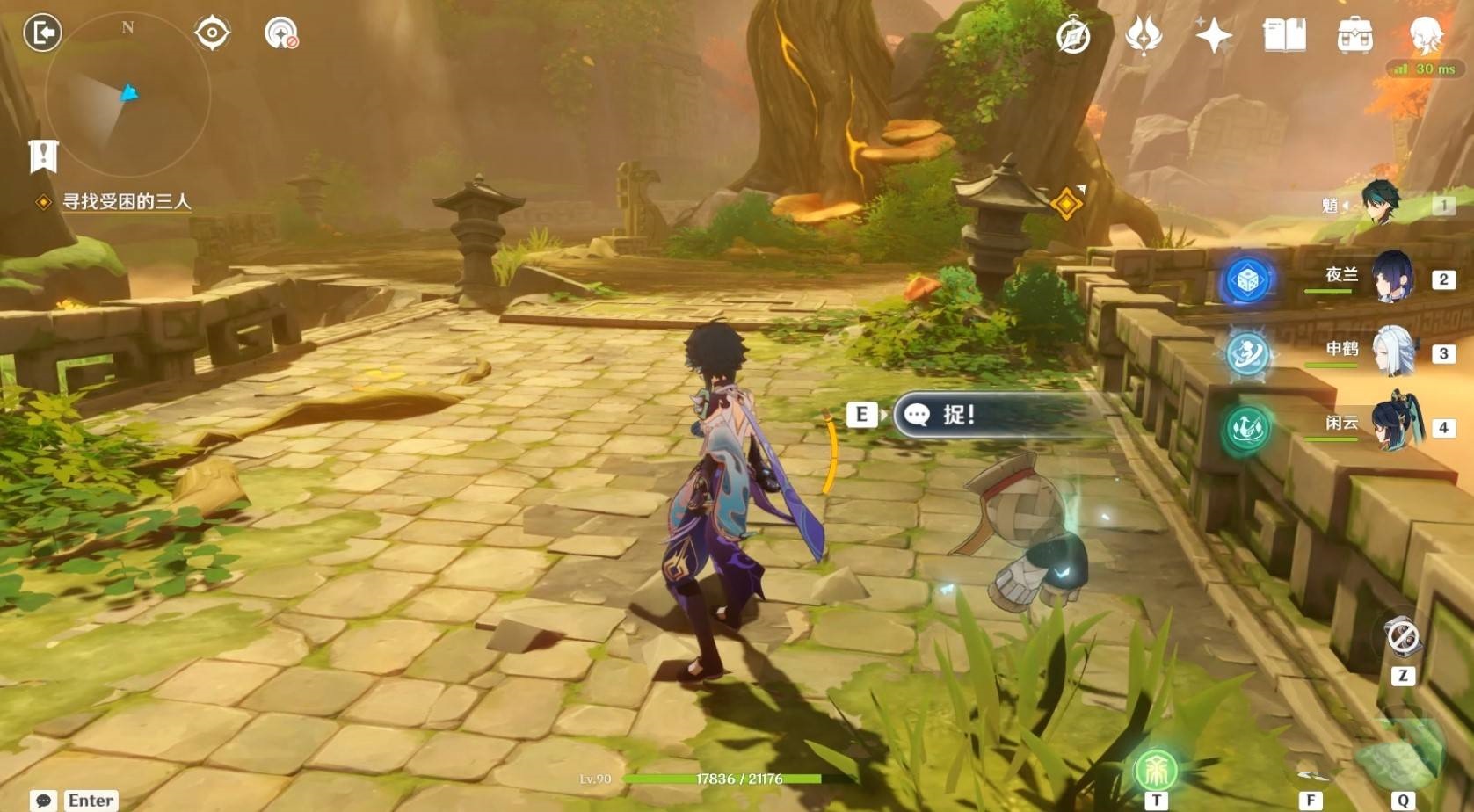The image size is (1474, 812).
Task: Open the four-point star wish icon
Action: (1213, 36)
